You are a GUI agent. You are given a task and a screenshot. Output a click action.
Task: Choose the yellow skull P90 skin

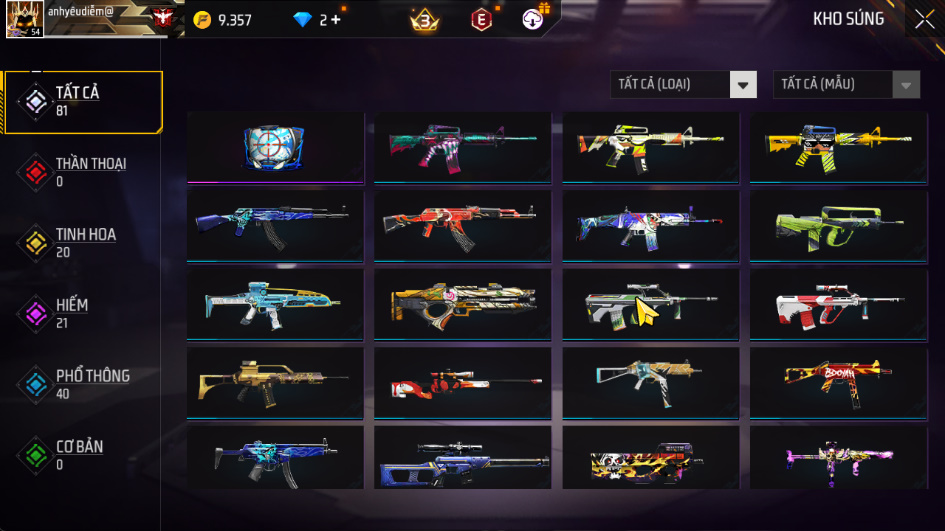pyautogui.click(x=650, y=461)
